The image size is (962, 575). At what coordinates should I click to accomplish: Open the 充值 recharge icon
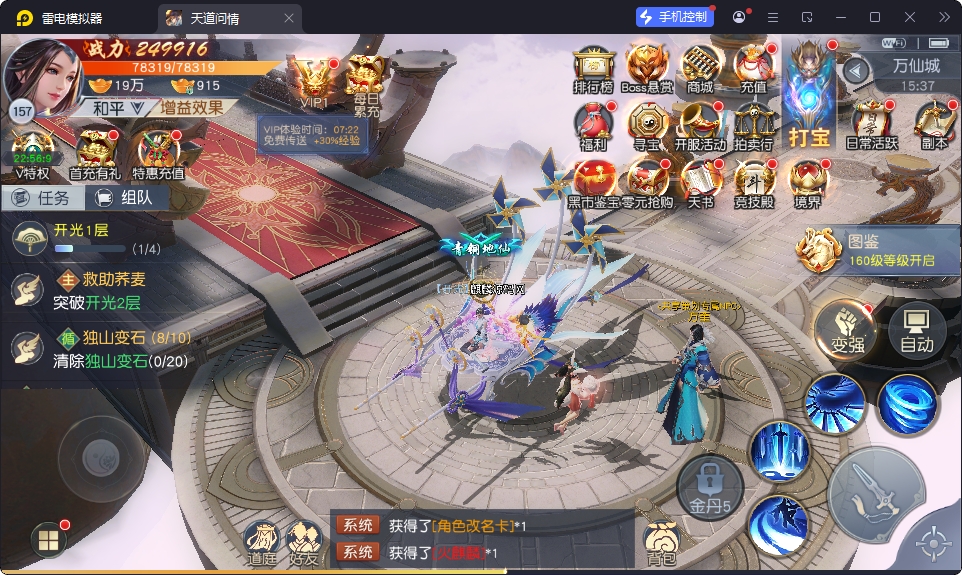click(753, 68)
